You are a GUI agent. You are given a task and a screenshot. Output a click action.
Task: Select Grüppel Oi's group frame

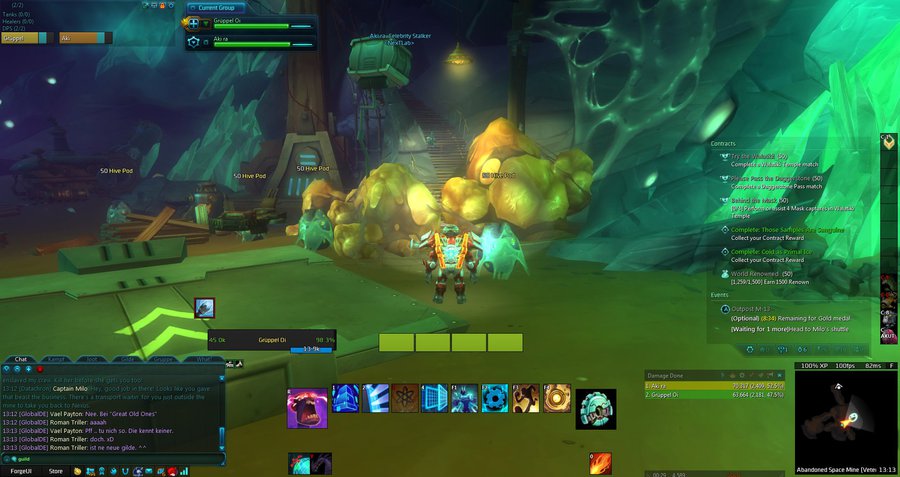tap(251, 24)
